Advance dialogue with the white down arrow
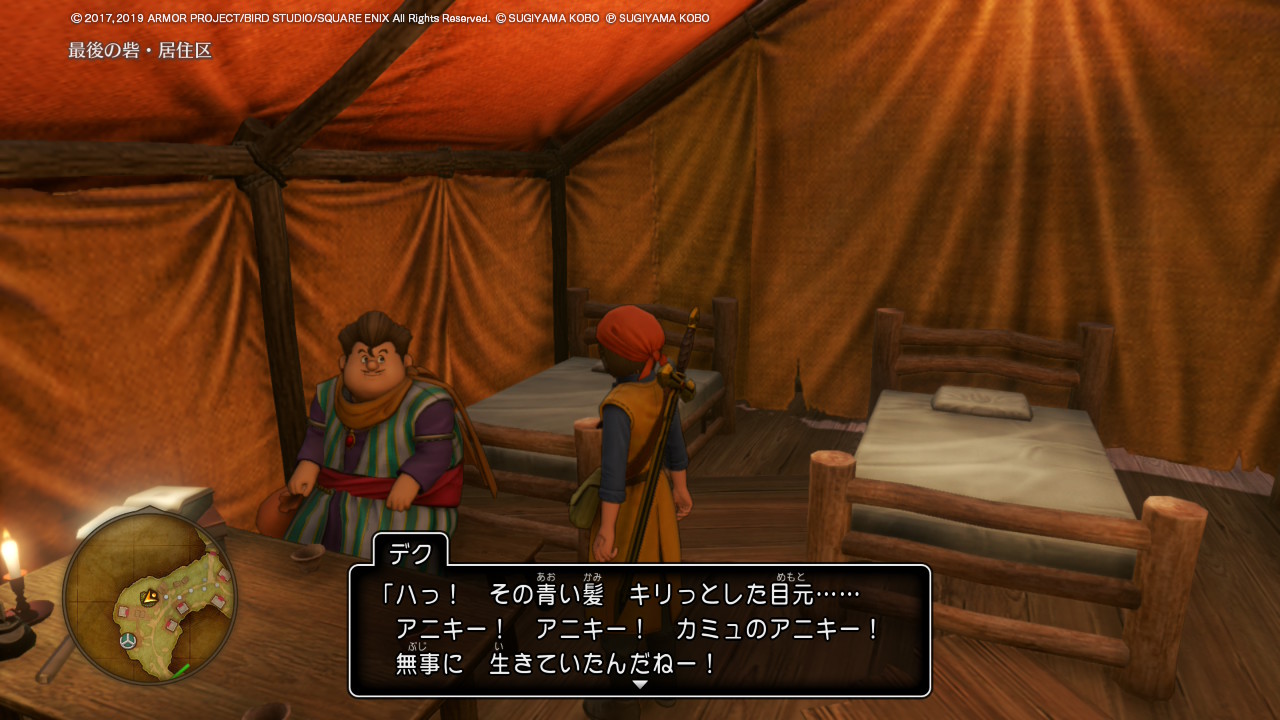The image size is (1280, 720). coord(640,684)
